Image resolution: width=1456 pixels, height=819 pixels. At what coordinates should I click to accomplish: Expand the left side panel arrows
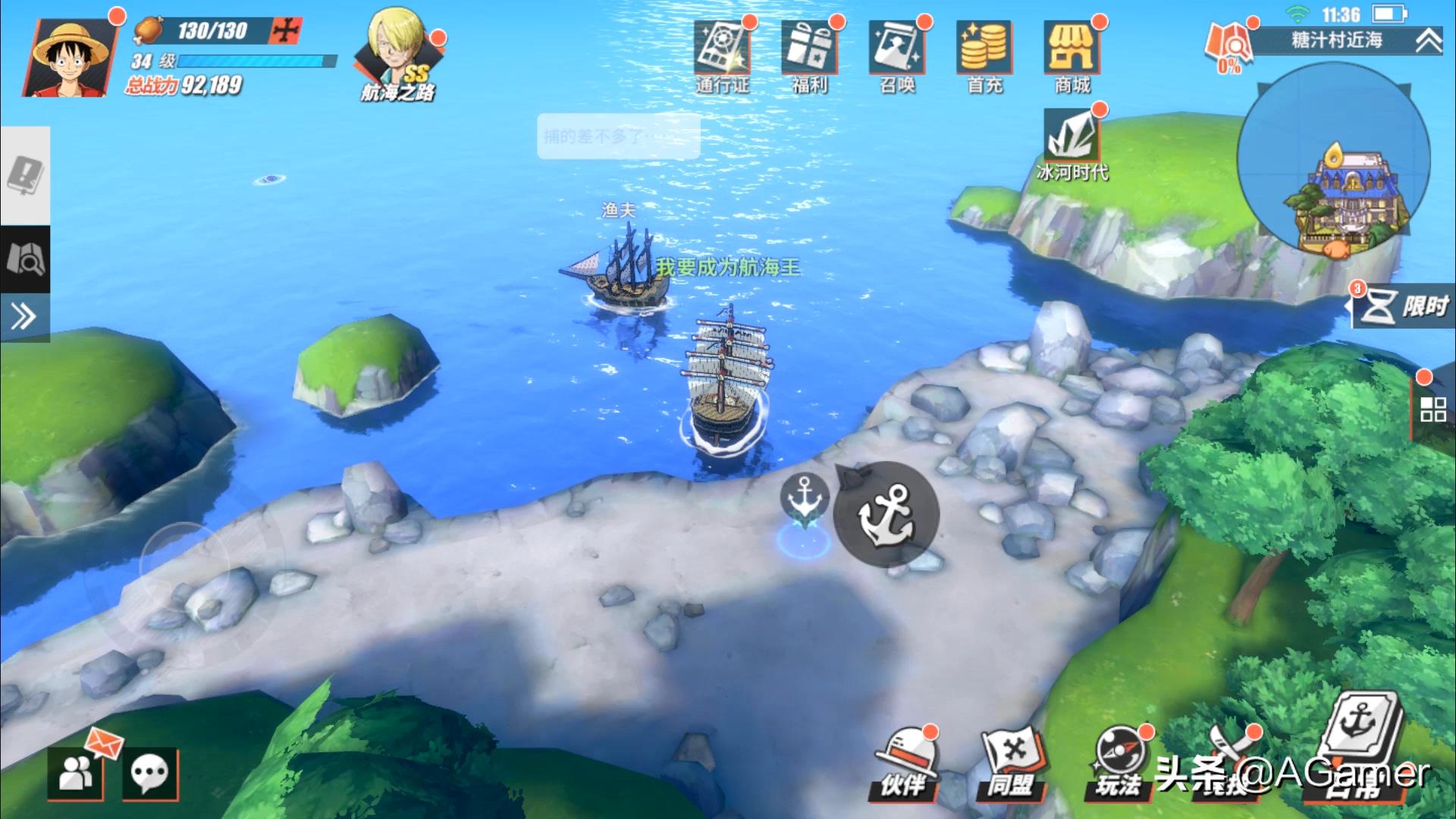pos(24,316)
